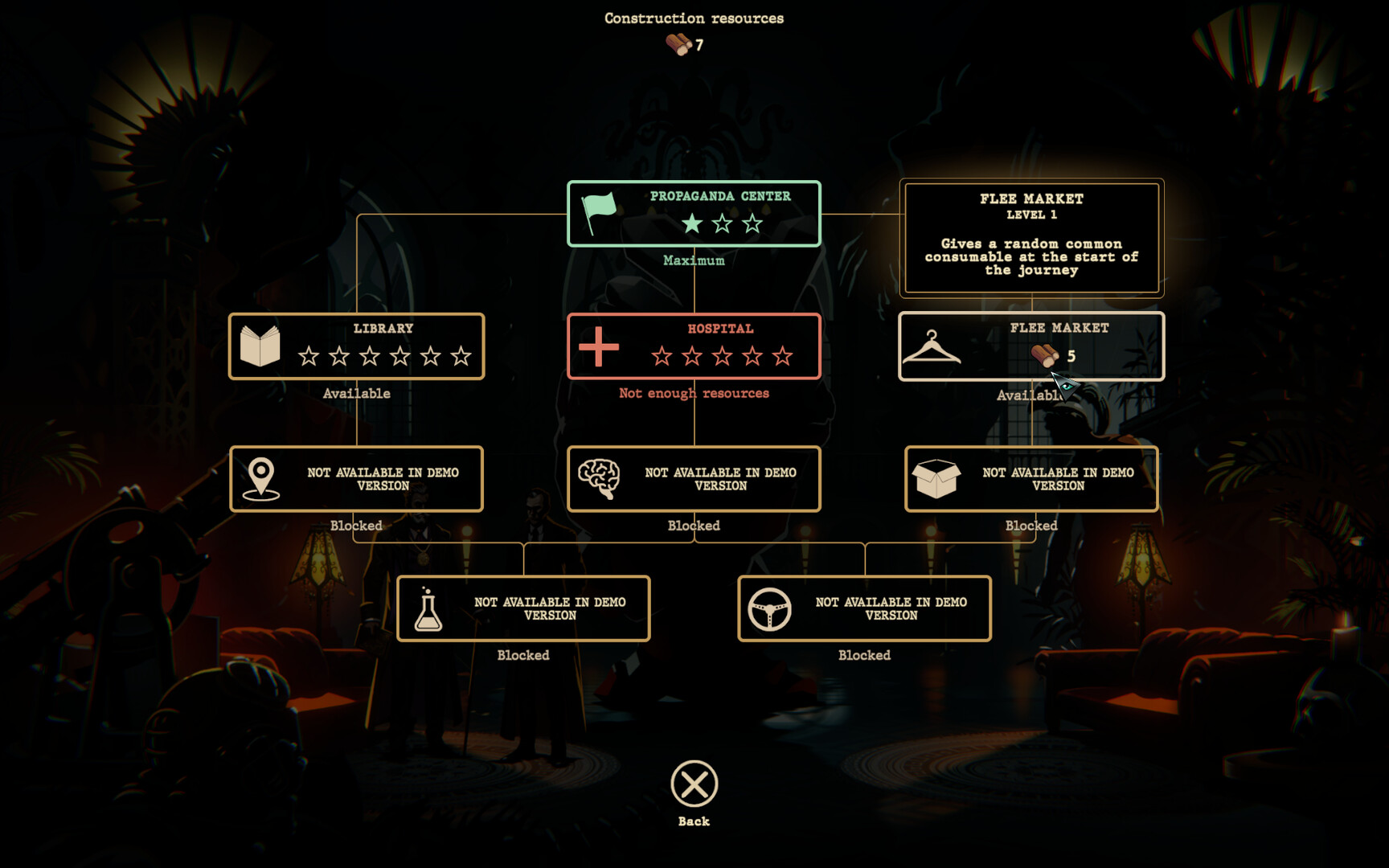Select the steering wheel icon in blocked building
1389x868 pixels.
pyautogui.click(x=769, y=608)
